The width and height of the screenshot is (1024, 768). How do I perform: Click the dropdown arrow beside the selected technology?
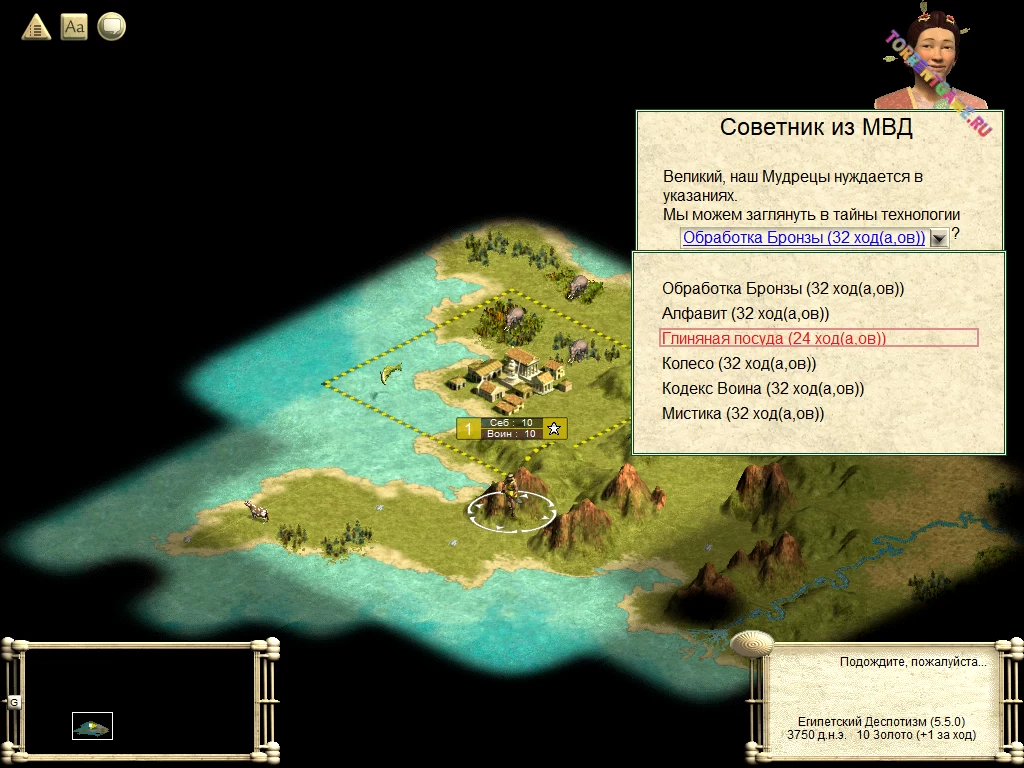tap(938, 238)
